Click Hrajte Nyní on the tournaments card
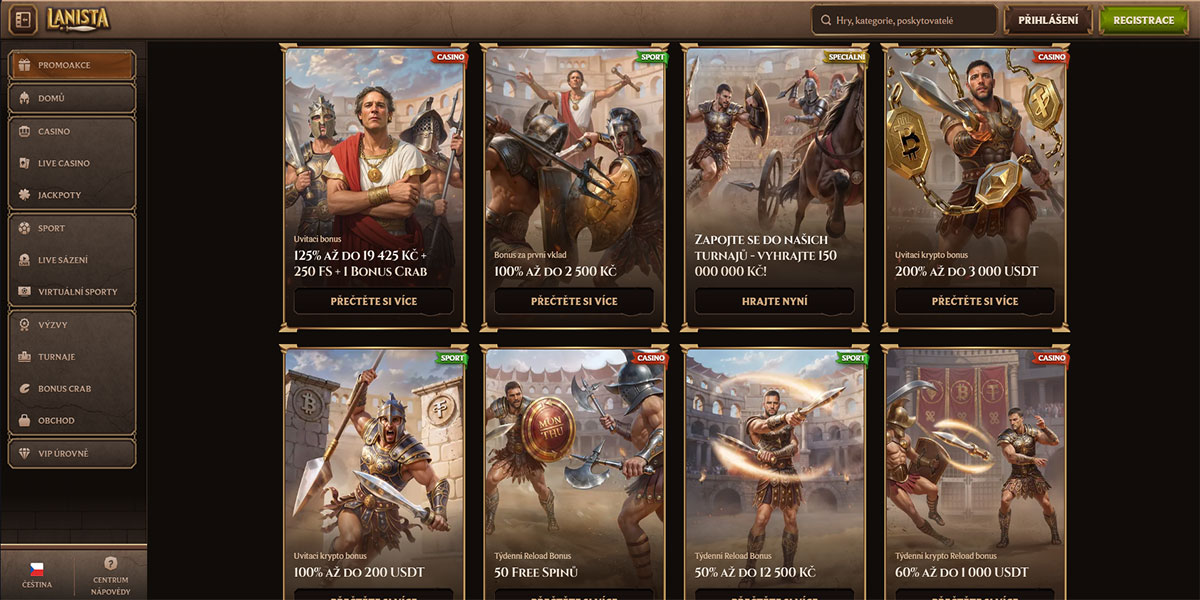This screenshot has width=1200, height=600. 775,301
